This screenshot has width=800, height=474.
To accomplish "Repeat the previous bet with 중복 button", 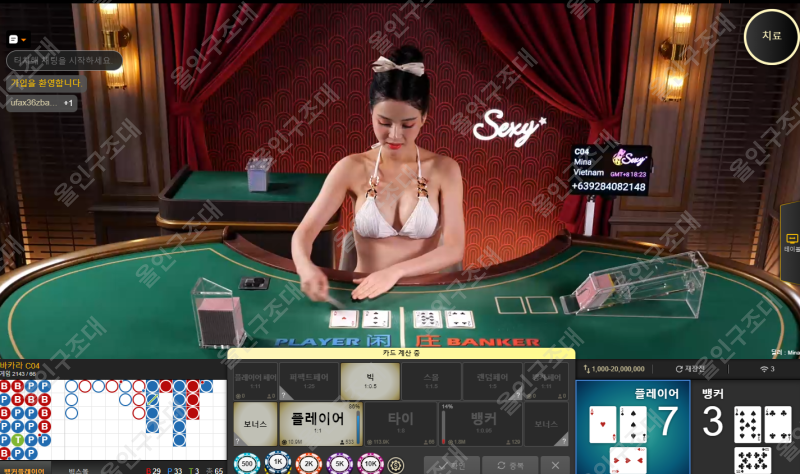I will tap(508, 465).
